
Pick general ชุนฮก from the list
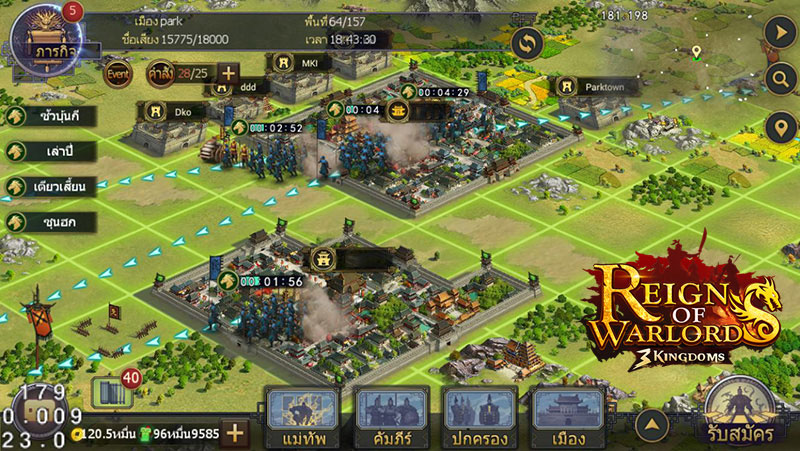47,221
